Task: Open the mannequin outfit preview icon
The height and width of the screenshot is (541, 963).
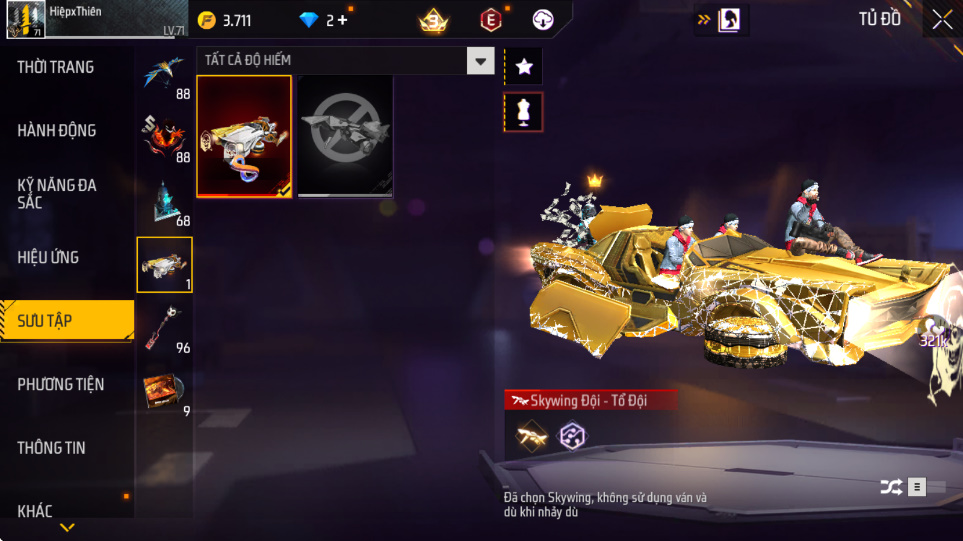Action: pyautogui.click(x=524, y=112)
